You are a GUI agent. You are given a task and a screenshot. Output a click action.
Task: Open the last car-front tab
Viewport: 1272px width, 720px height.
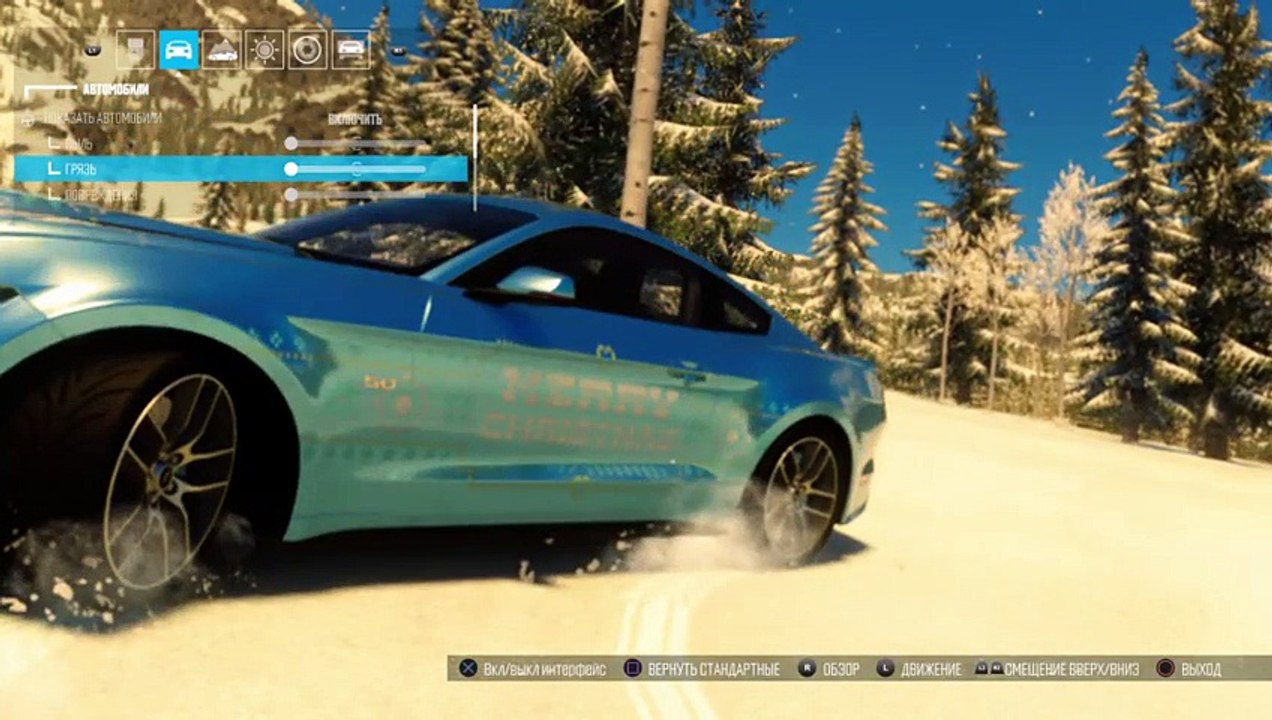click(350, 49)
